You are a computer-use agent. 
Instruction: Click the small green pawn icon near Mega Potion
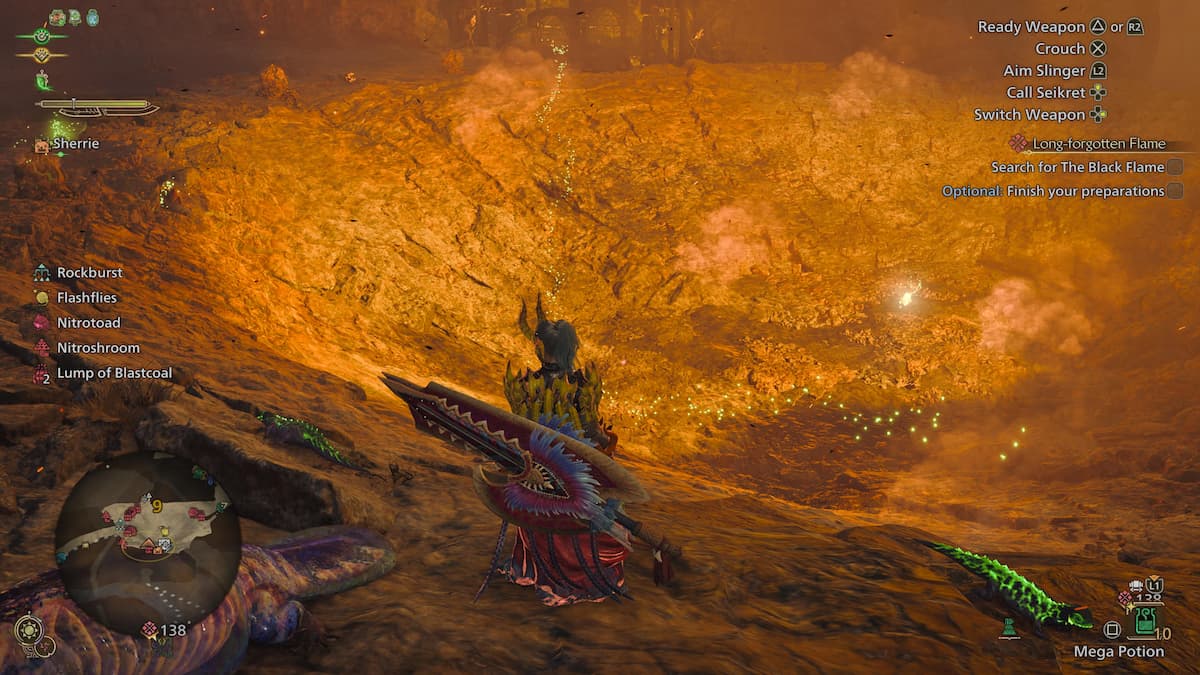1009,629
